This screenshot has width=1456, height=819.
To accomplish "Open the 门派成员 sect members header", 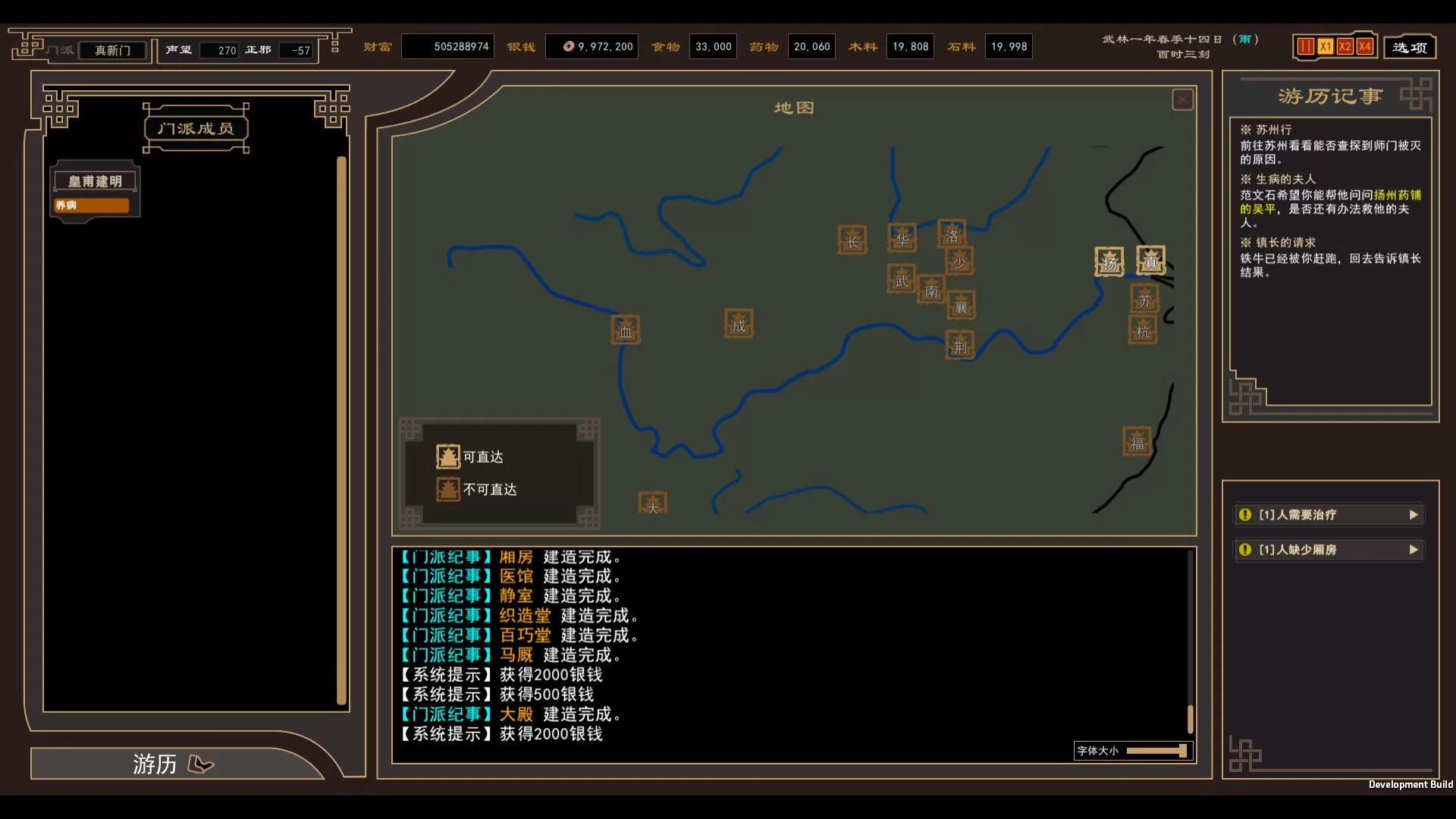I will (196, 129).
